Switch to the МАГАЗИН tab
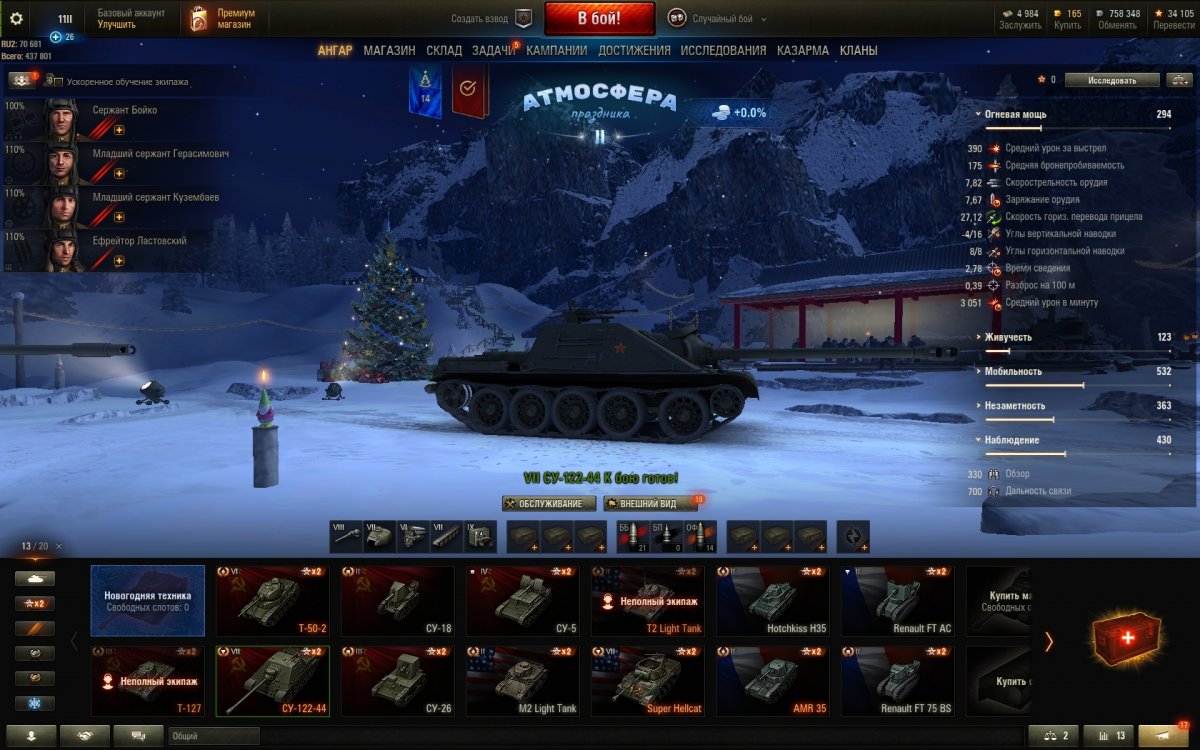The height and width of the screenshot is (750, 1200). (389, 50)
